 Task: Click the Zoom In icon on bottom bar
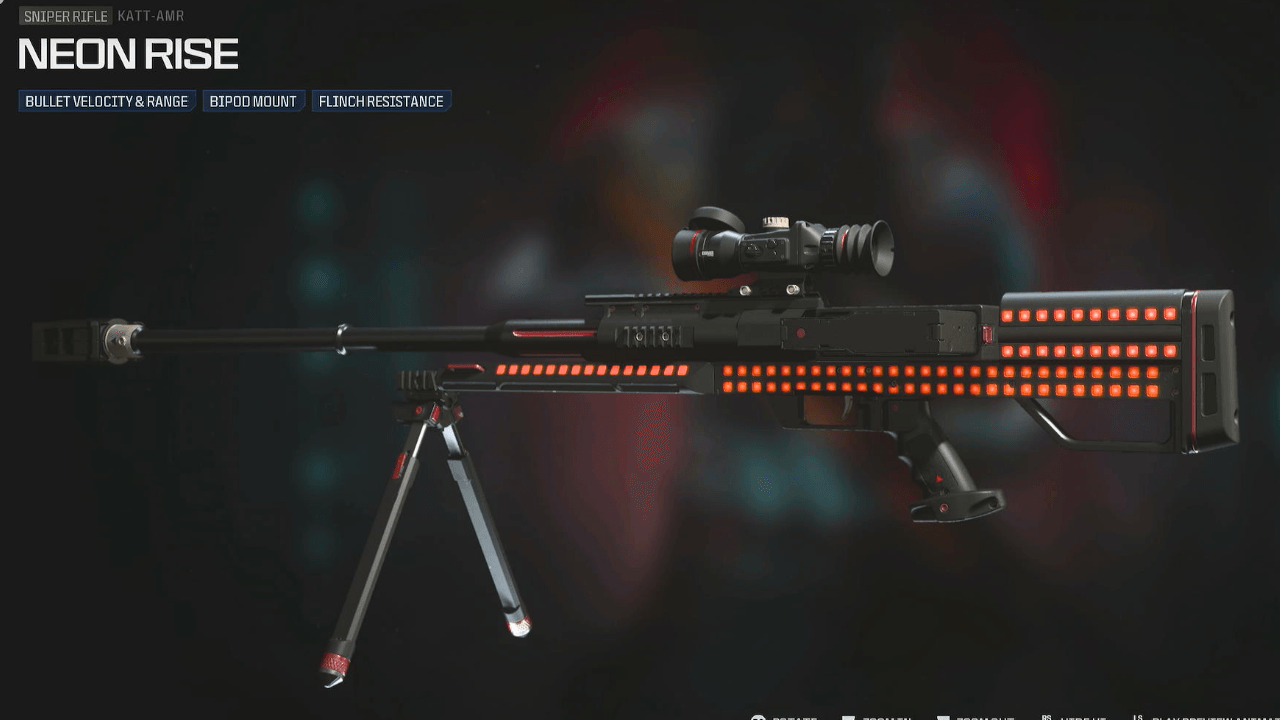click(x=848, y=716)
